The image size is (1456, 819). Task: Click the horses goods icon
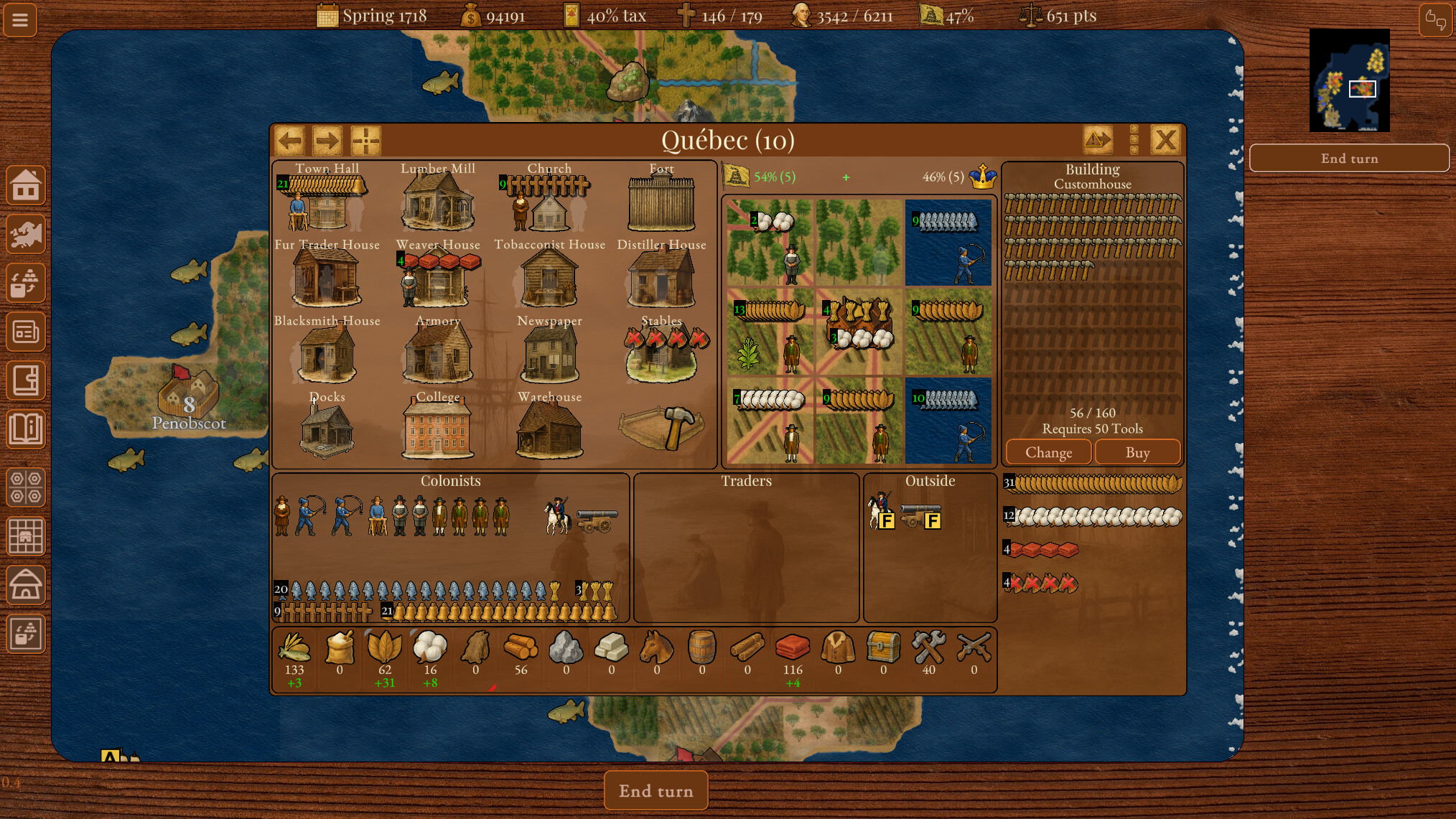[x=657, y=647]
